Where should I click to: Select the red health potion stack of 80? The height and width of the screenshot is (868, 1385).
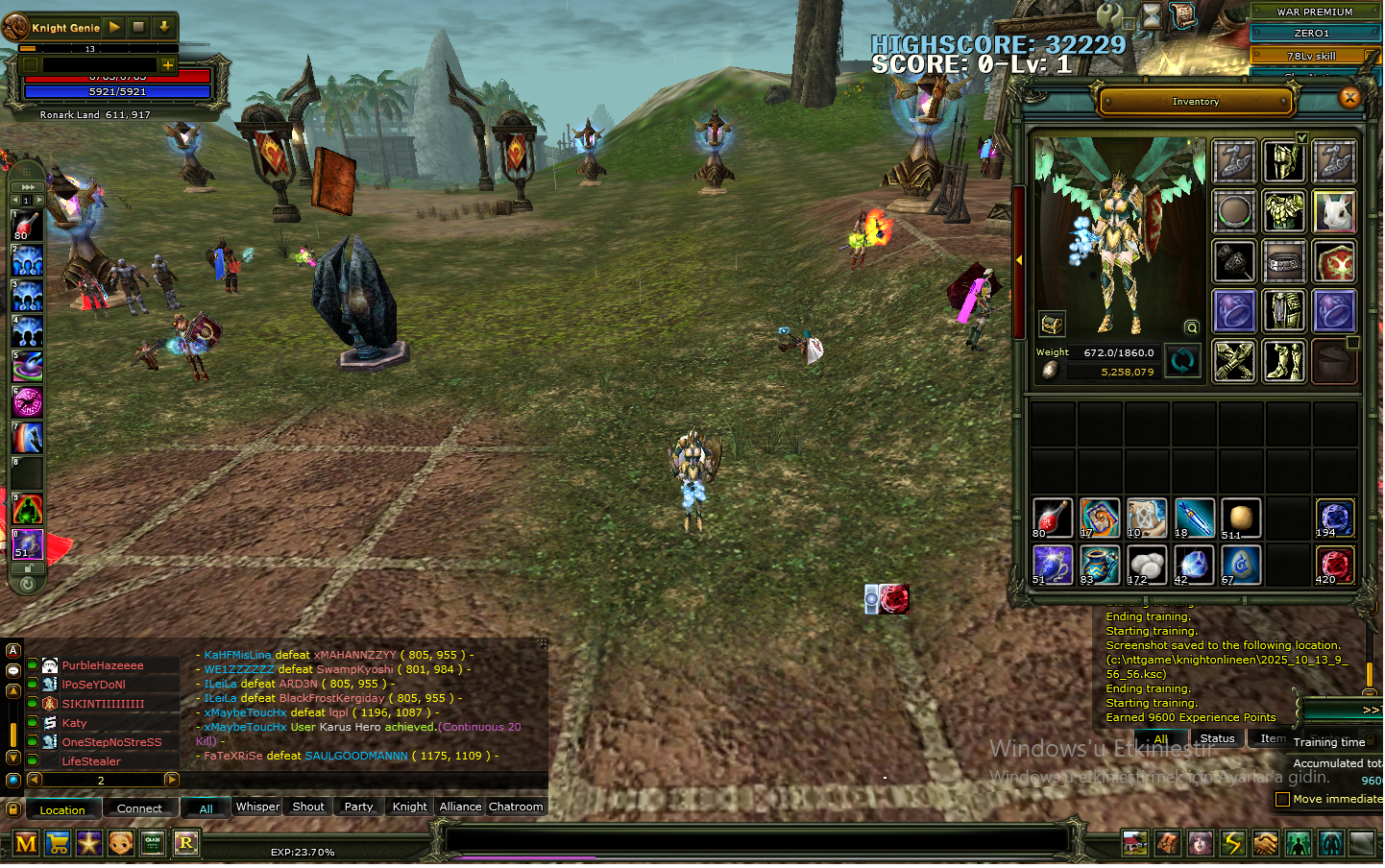pyautogui.click(x=1052, y=518)
